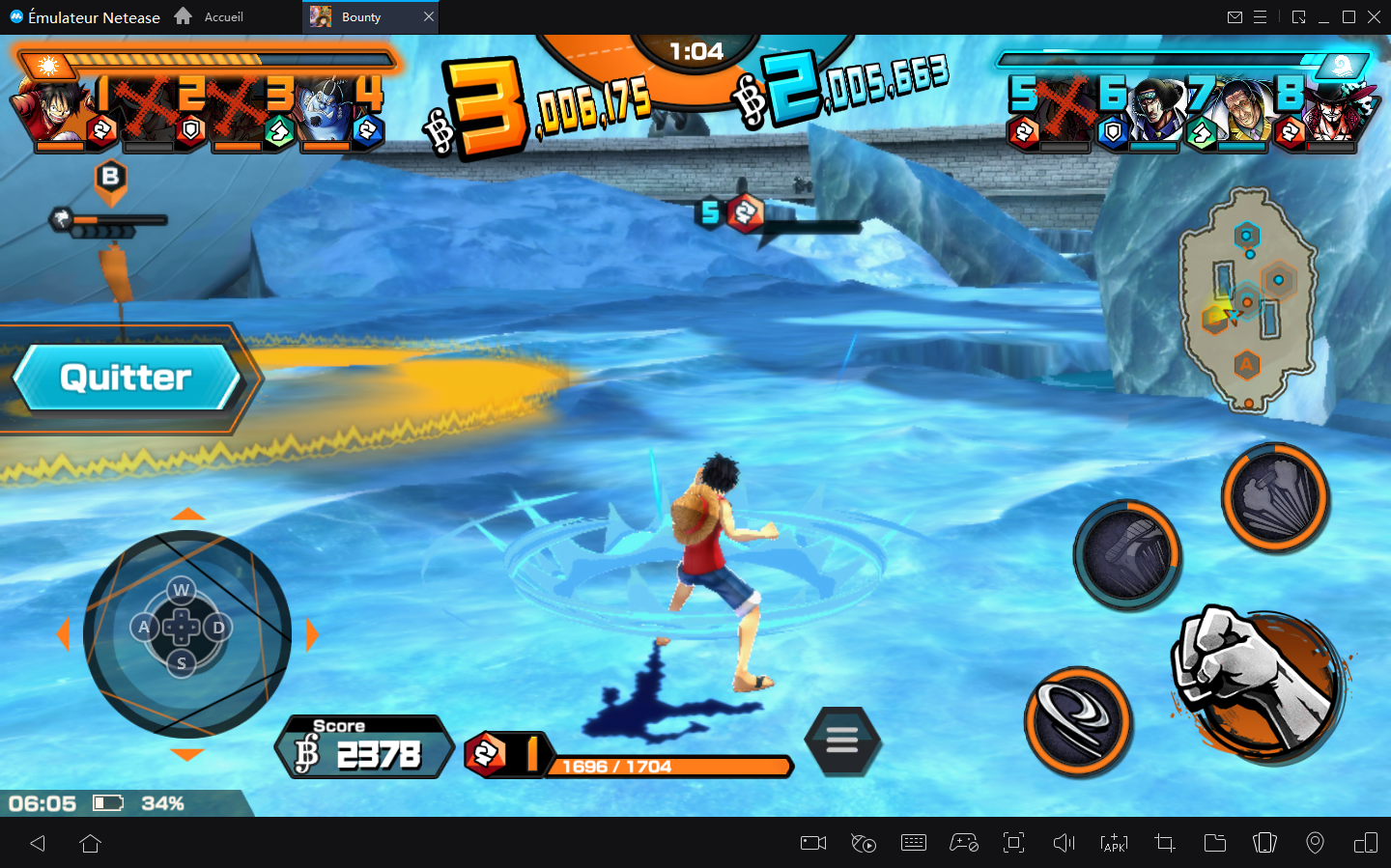Use the swirl dodge ability
This screenshot has height=868, width=1391.
1077,720
